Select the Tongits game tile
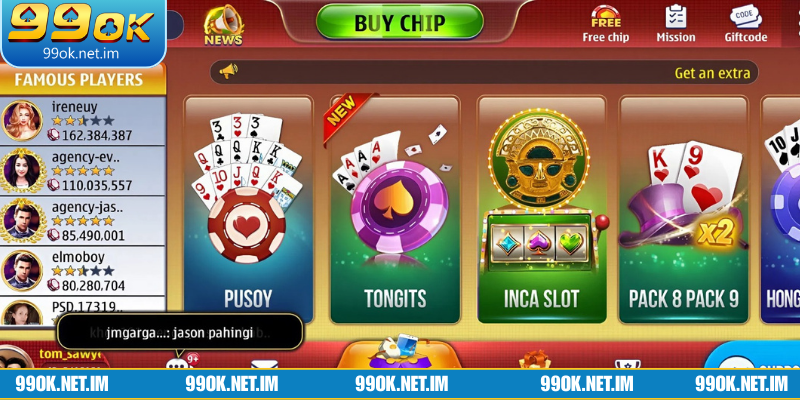Viewport: 800px width, 400px height. coord(394,210)
